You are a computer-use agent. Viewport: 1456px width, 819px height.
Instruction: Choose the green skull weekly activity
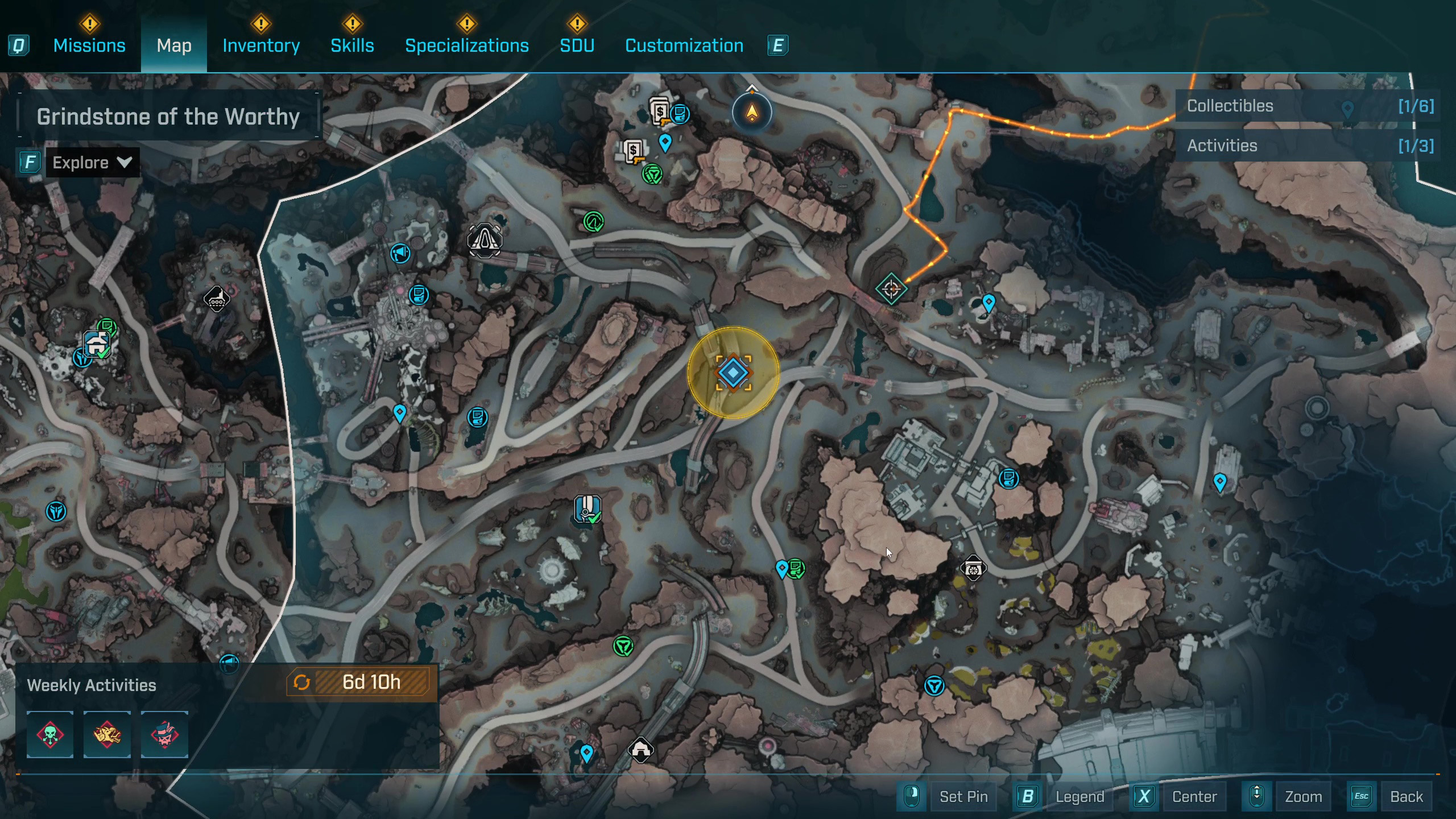tap(50, 734)
